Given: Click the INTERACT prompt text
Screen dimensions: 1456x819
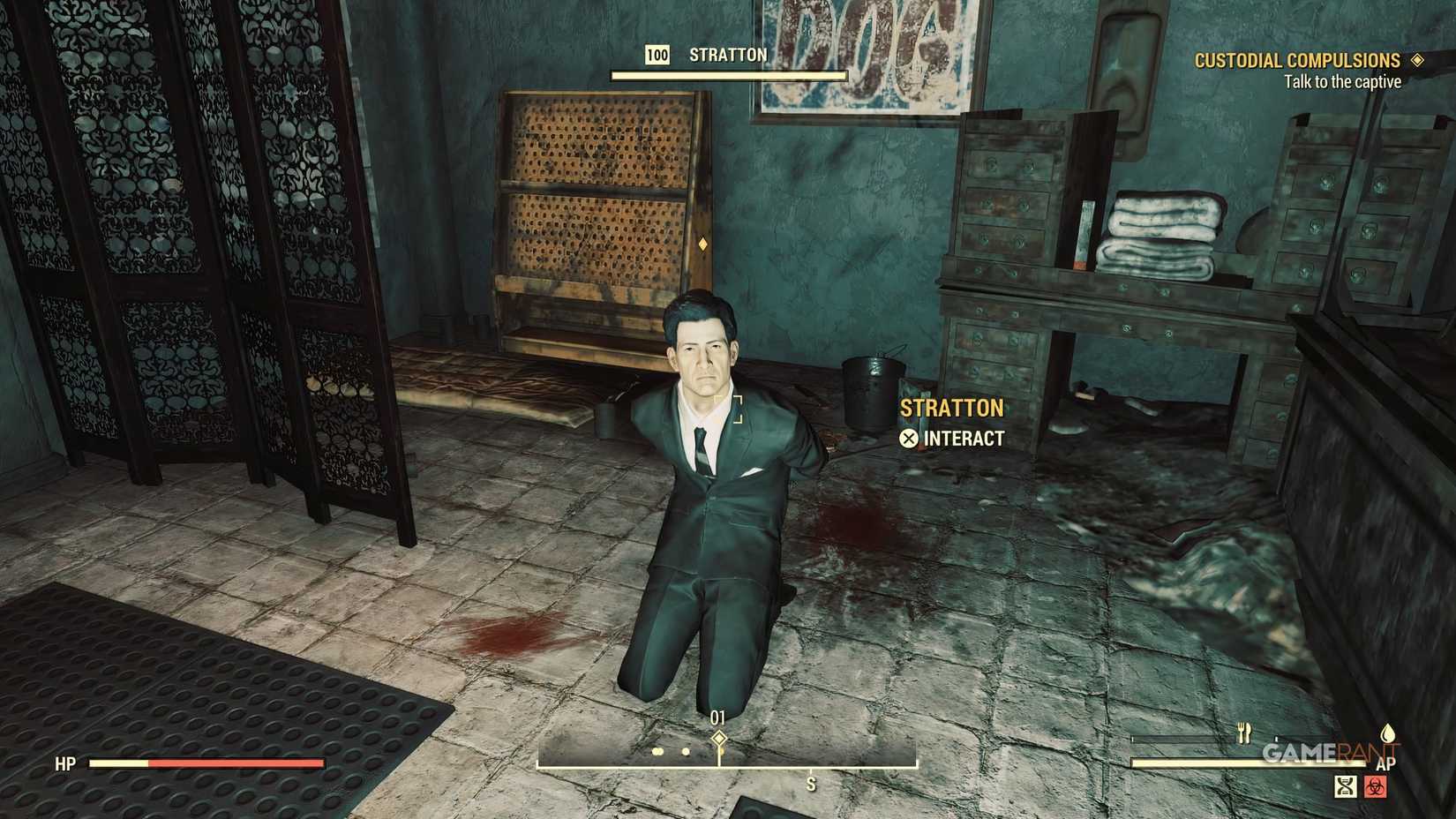Looking at the screenshot, I should click(x=962, y=436).
